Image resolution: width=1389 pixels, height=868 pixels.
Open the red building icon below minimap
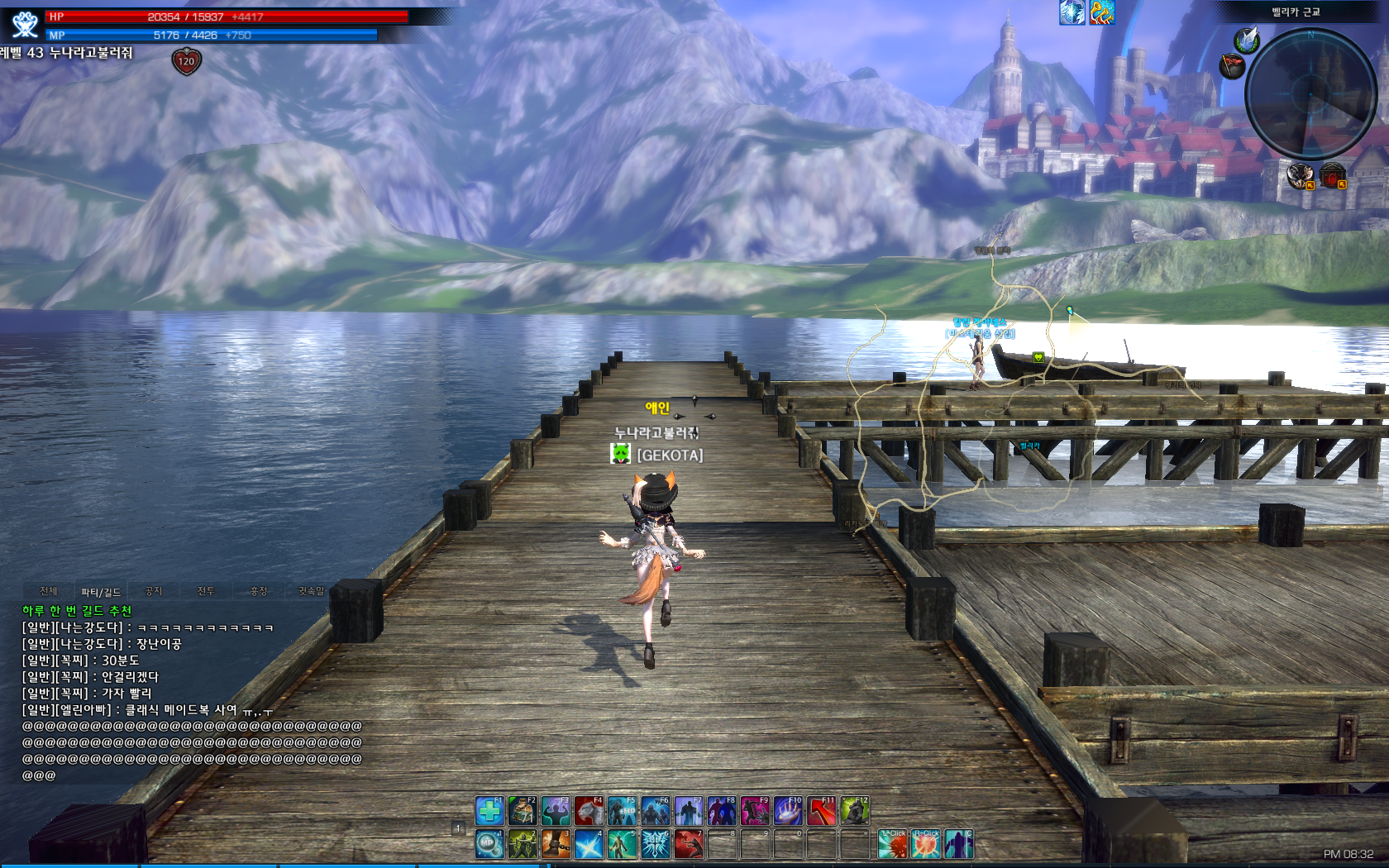[1332, 176]
